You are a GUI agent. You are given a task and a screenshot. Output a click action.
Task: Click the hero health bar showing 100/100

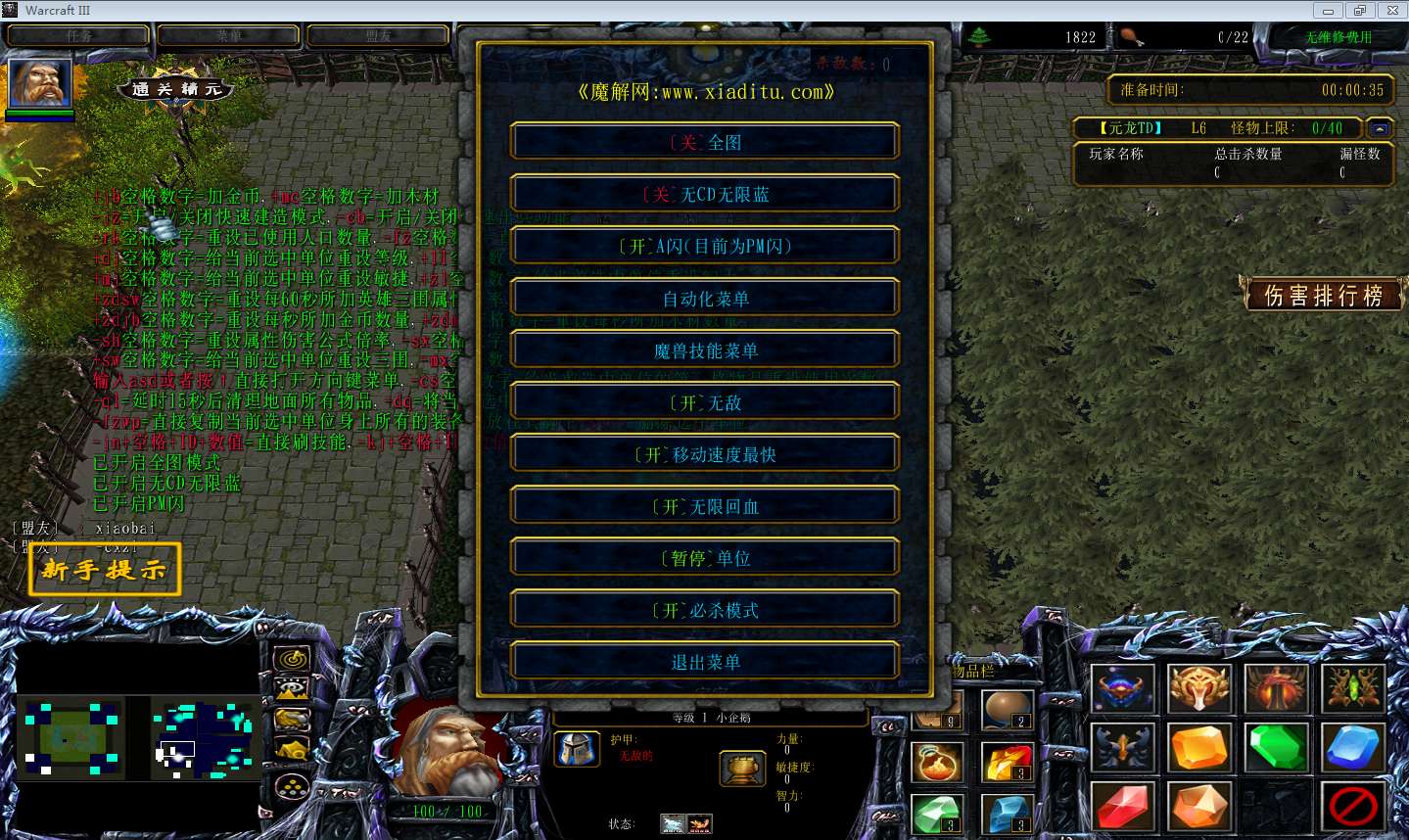(450, 811)
